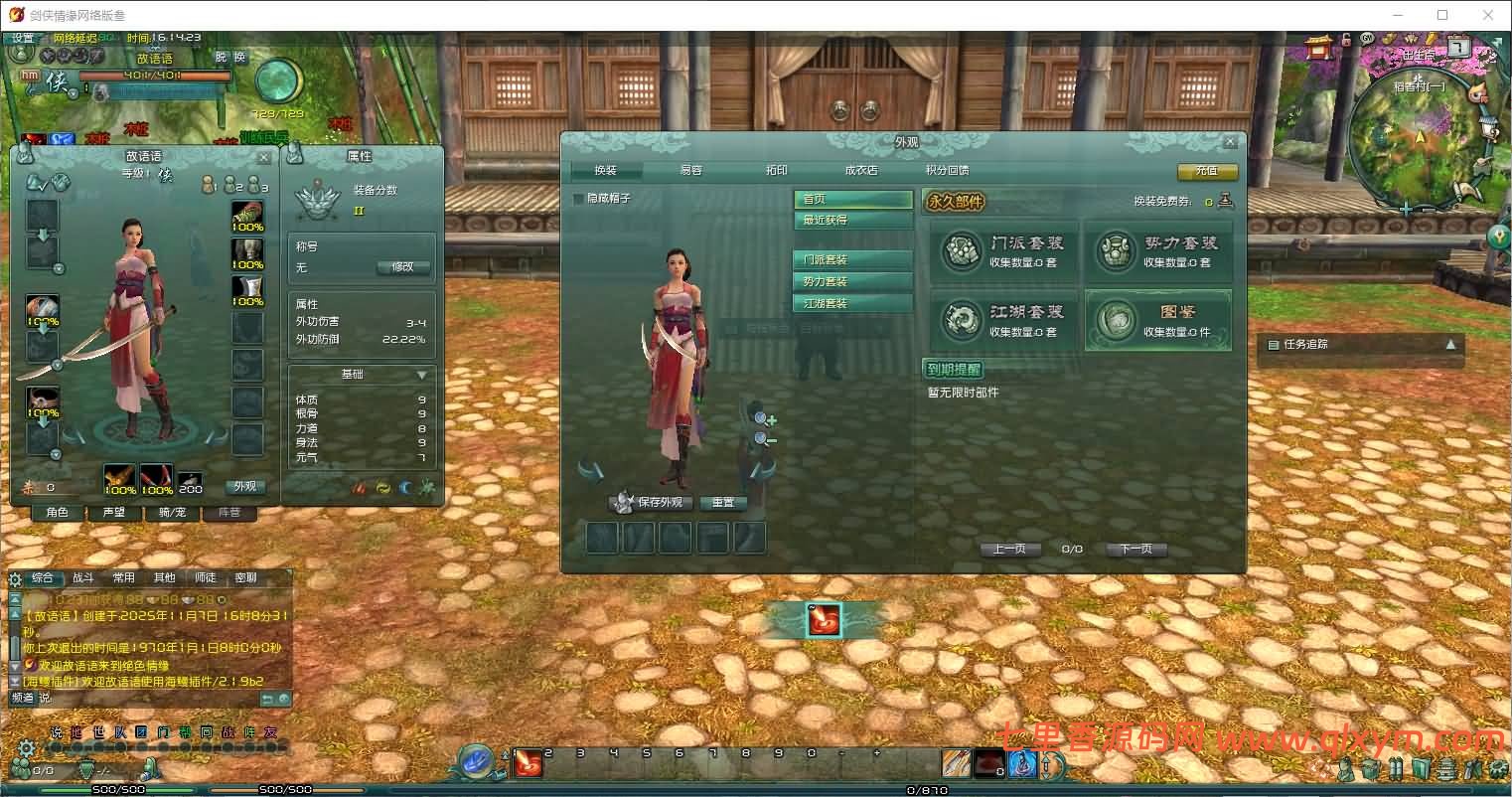This screenshot has height=797, width=1512.
Task: Click the 重置 reset button
Action: 723,503
